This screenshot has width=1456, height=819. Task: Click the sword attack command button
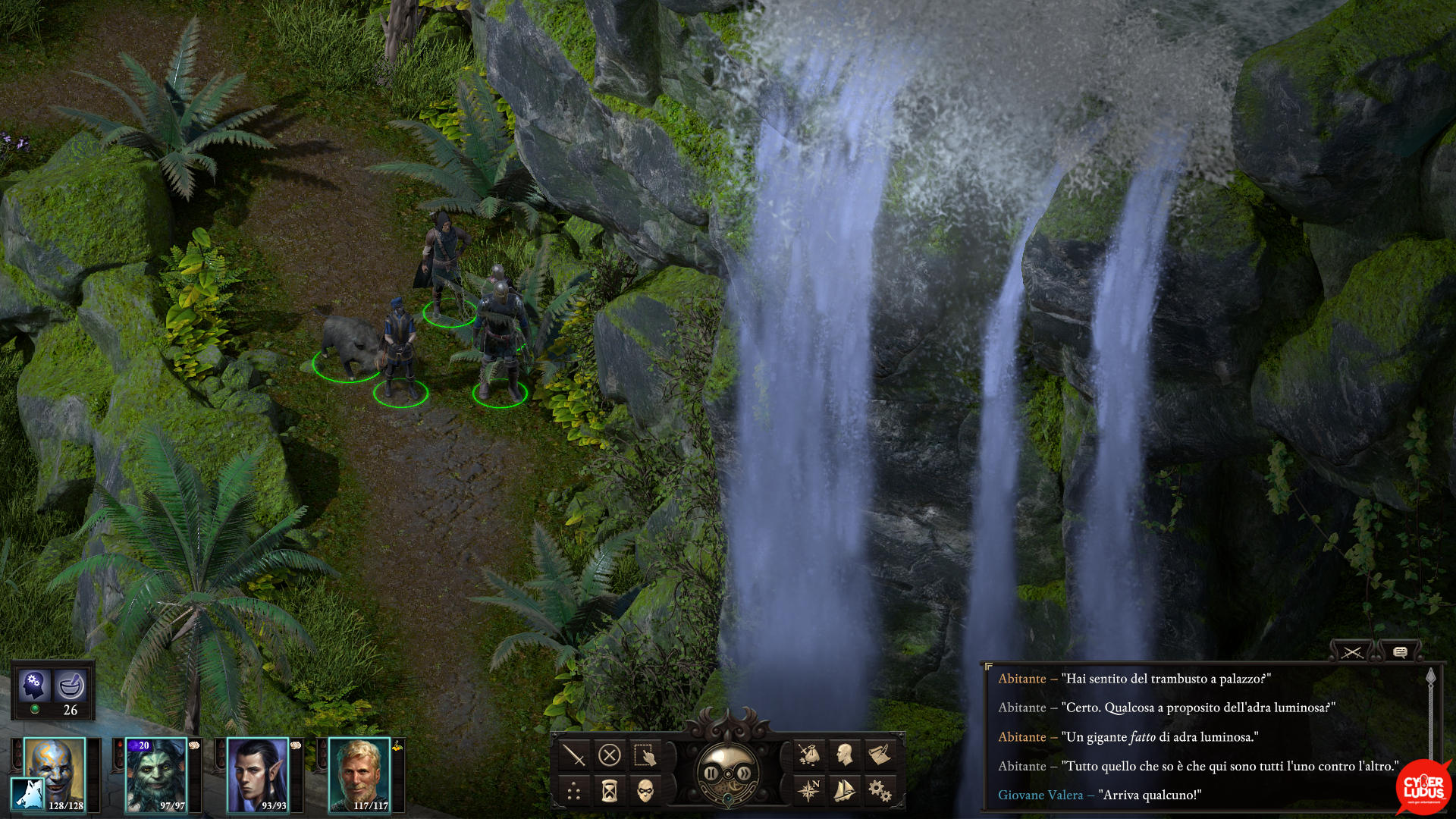(x=574, y=755)
